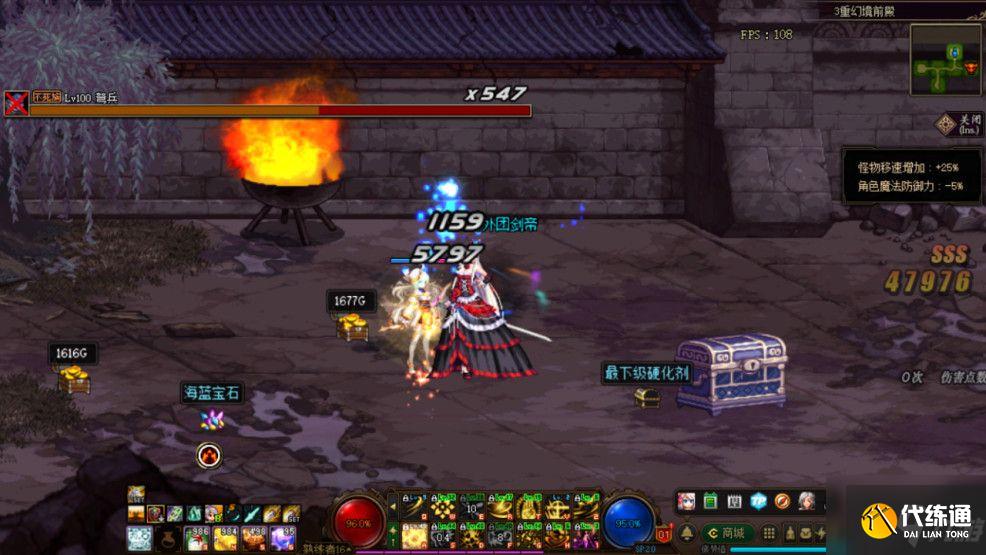Viewport: 986px width, 555px height.
Task: Open the green calendar icon
Action: 710,501
